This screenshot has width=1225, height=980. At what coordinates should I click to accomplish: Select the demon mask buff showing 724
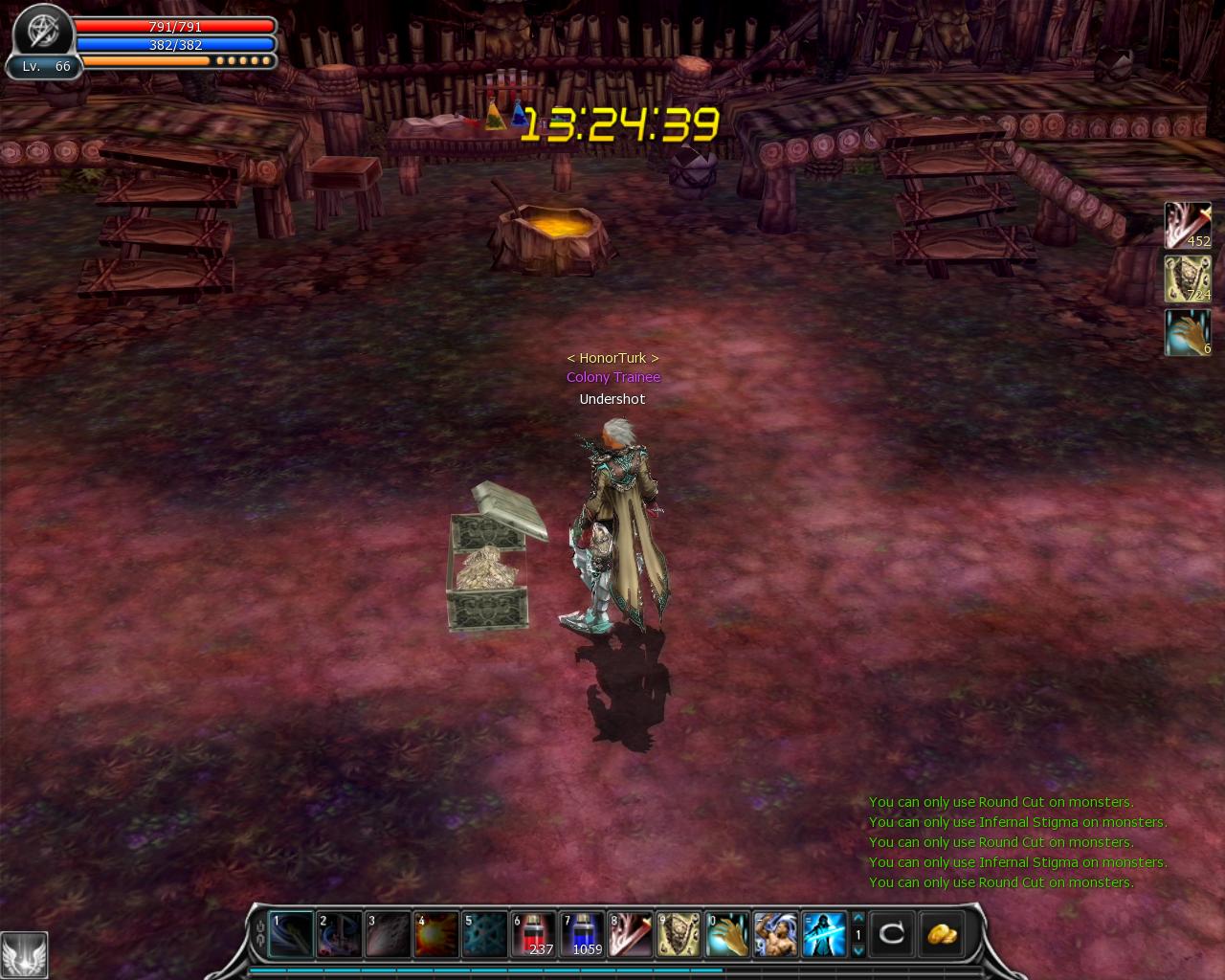[x=1187, y=279]
